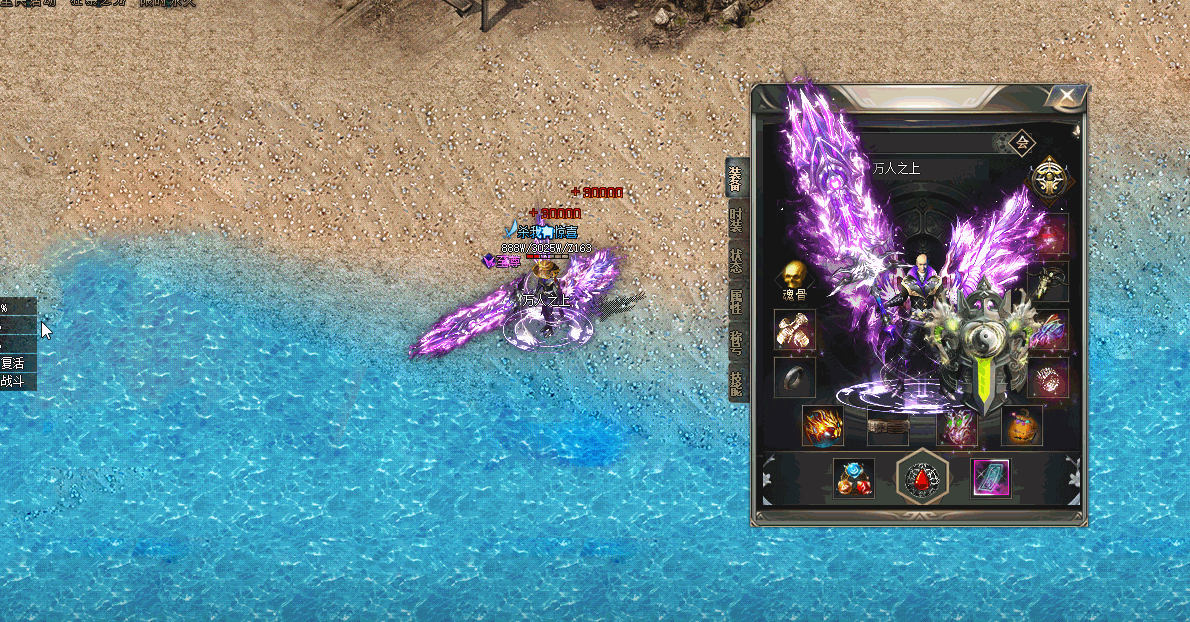Click the red gem hexagon button
The width and height of the screenshot is (1190, 622).
coord(920,478)
